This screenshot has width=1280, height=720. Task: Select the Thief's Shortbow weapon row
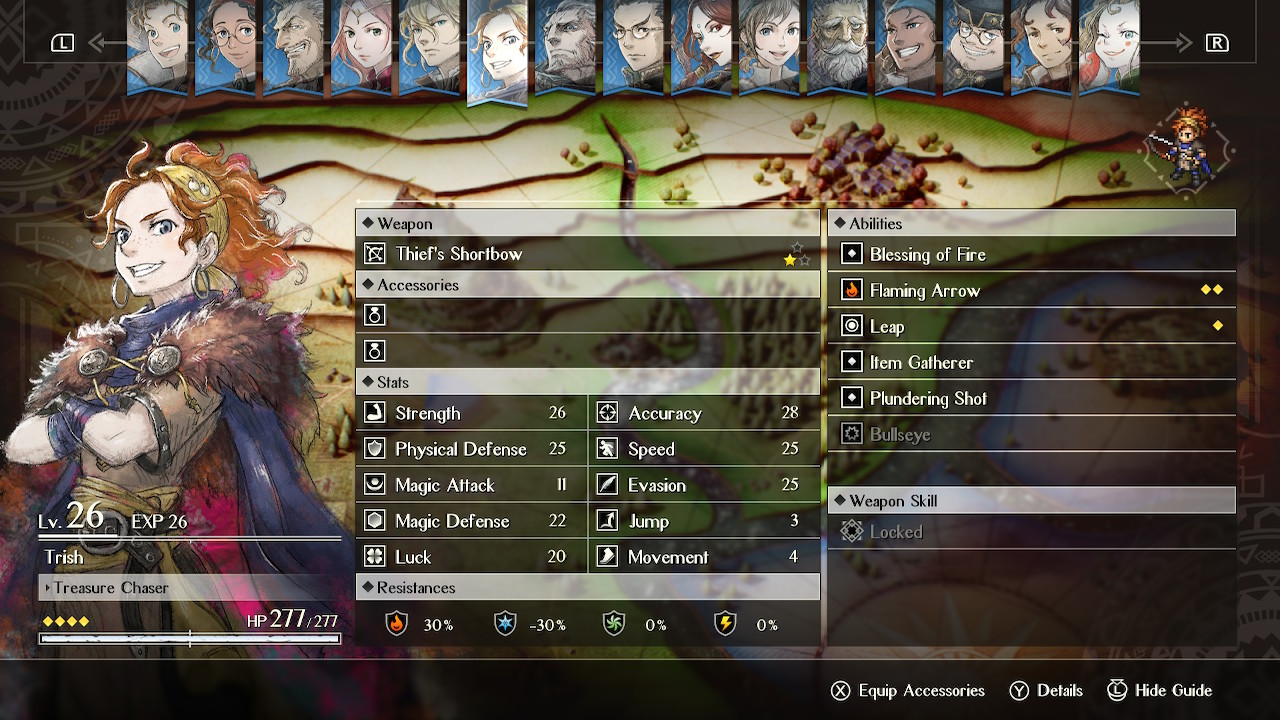[x=587, y=254]
